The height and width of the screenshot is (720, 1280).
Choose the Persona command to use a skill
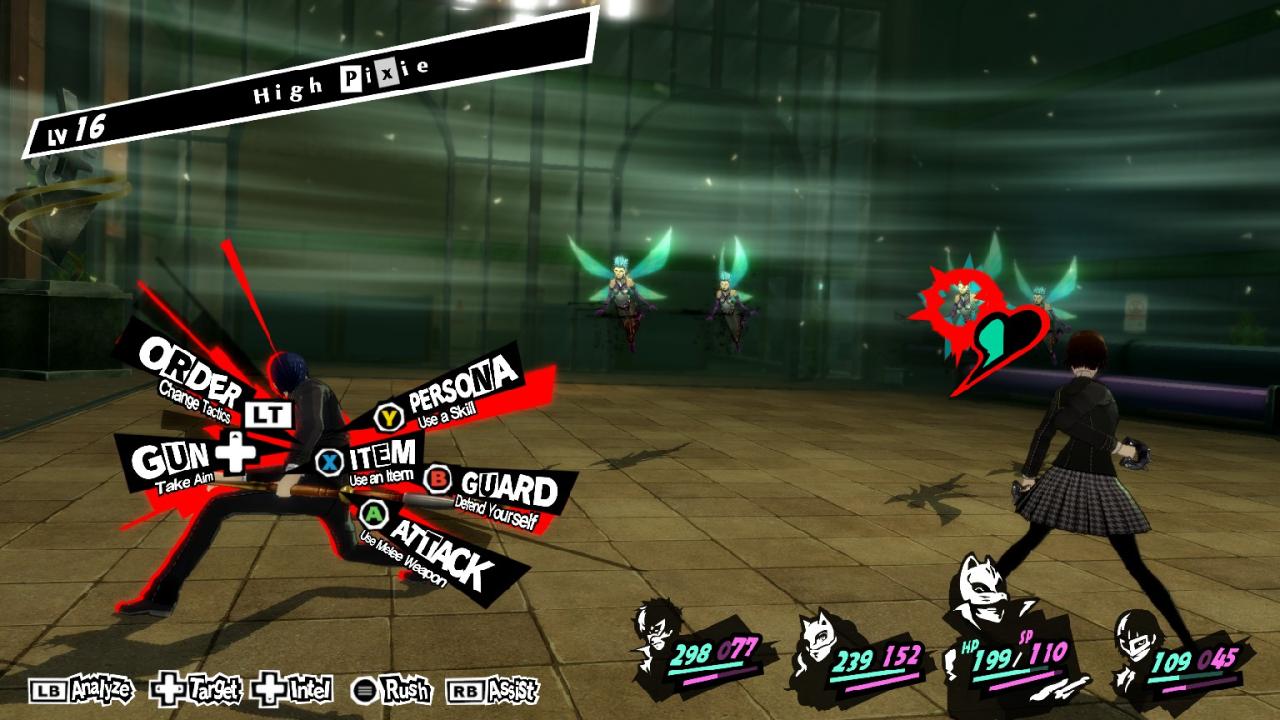[462, 385]
